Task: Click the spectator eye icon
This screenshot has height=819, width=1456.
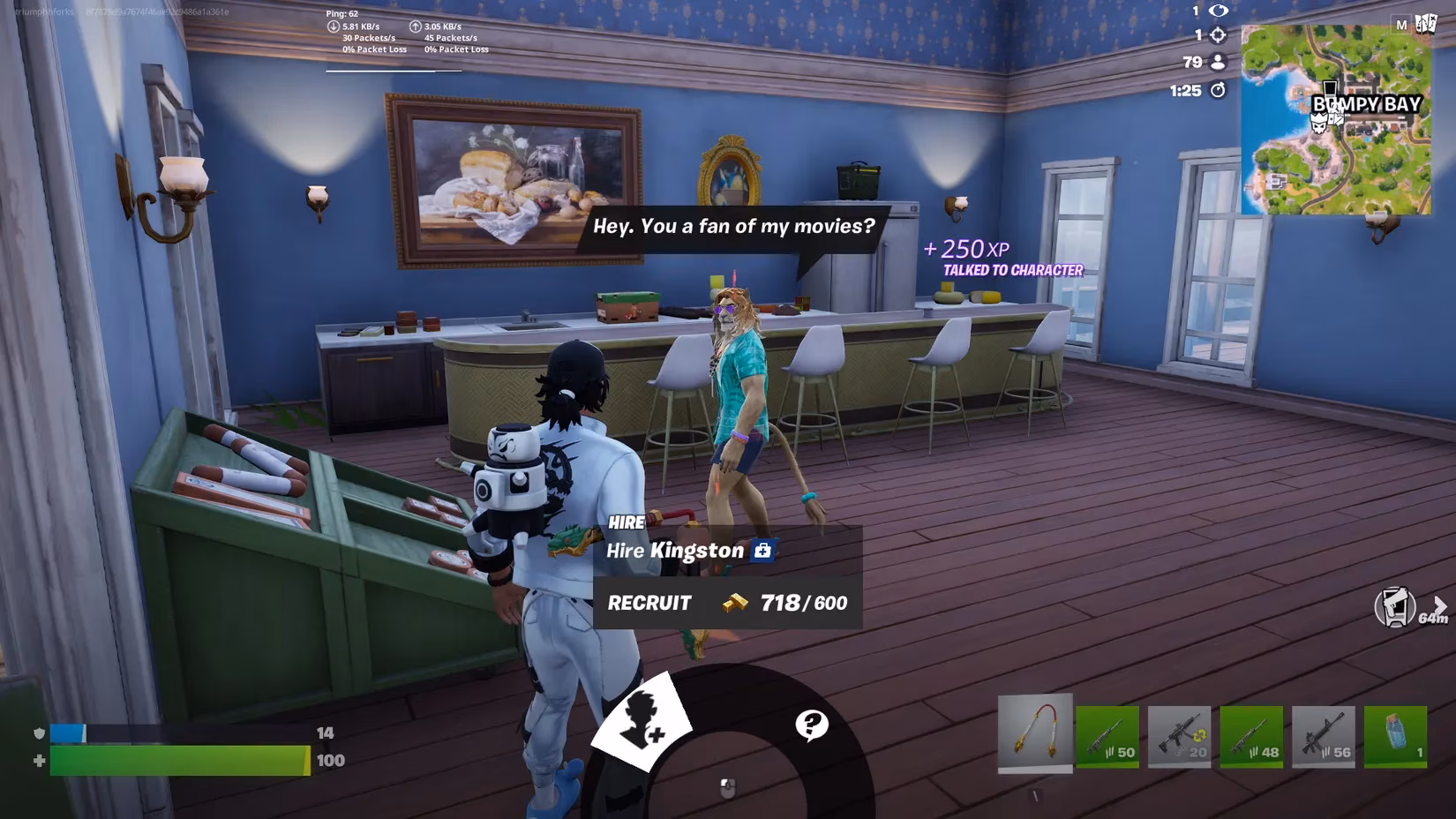Action: pyautogui.click(x=1218, y=11)
